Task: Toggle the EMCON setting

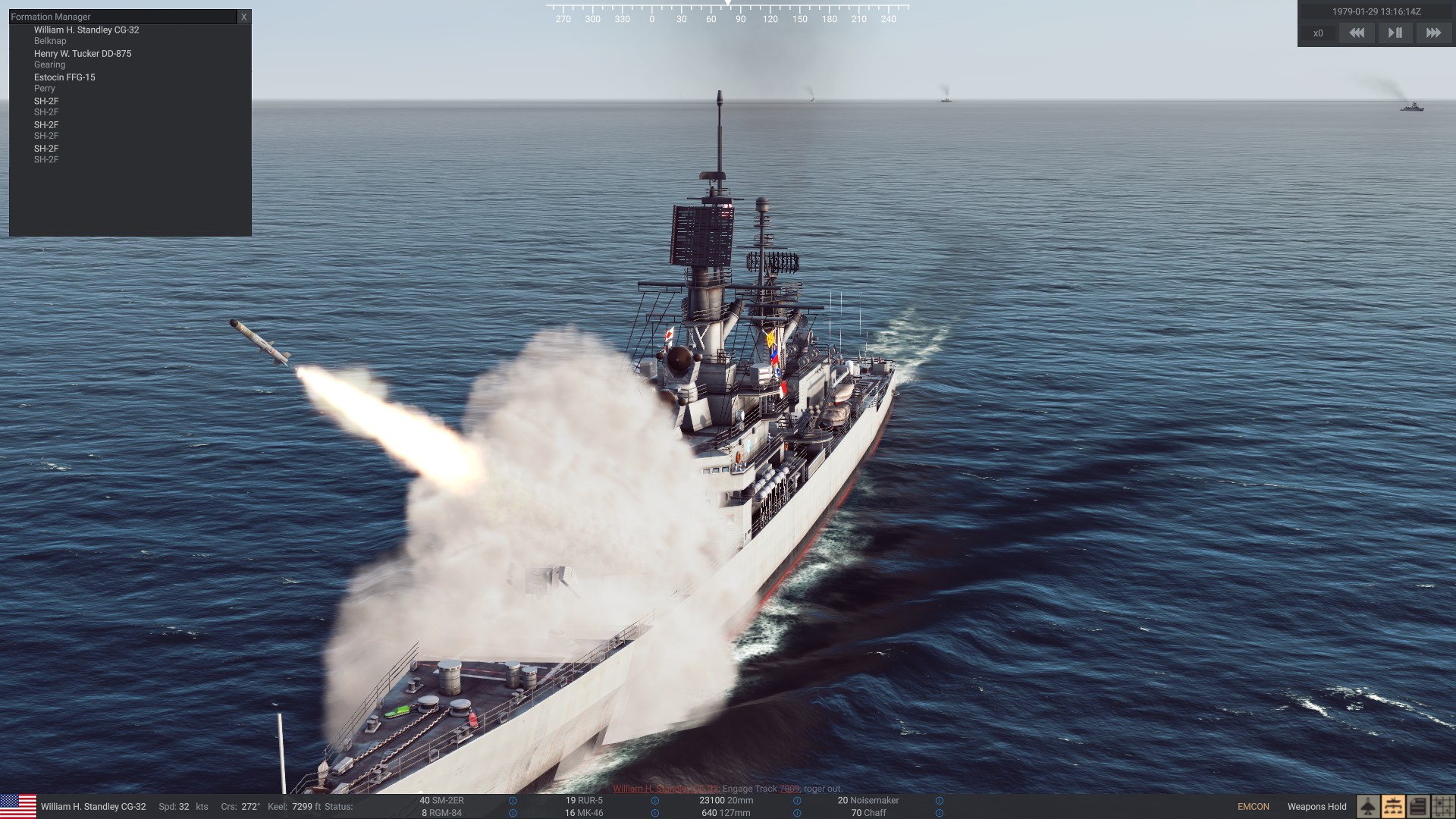Action: pos(1253,807)
